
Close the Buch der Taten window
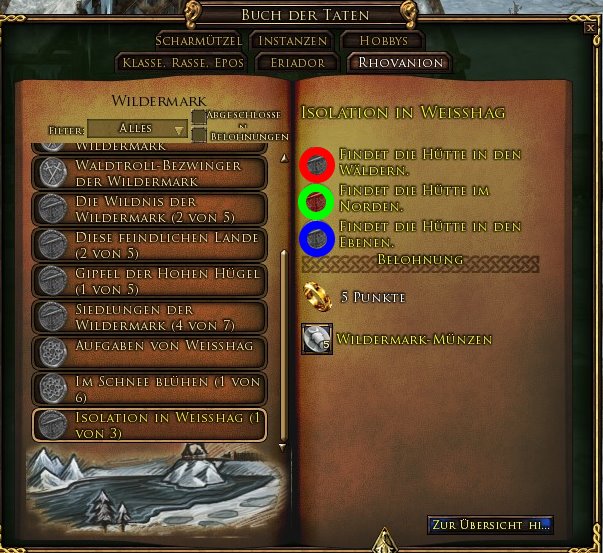click(590, 30)
